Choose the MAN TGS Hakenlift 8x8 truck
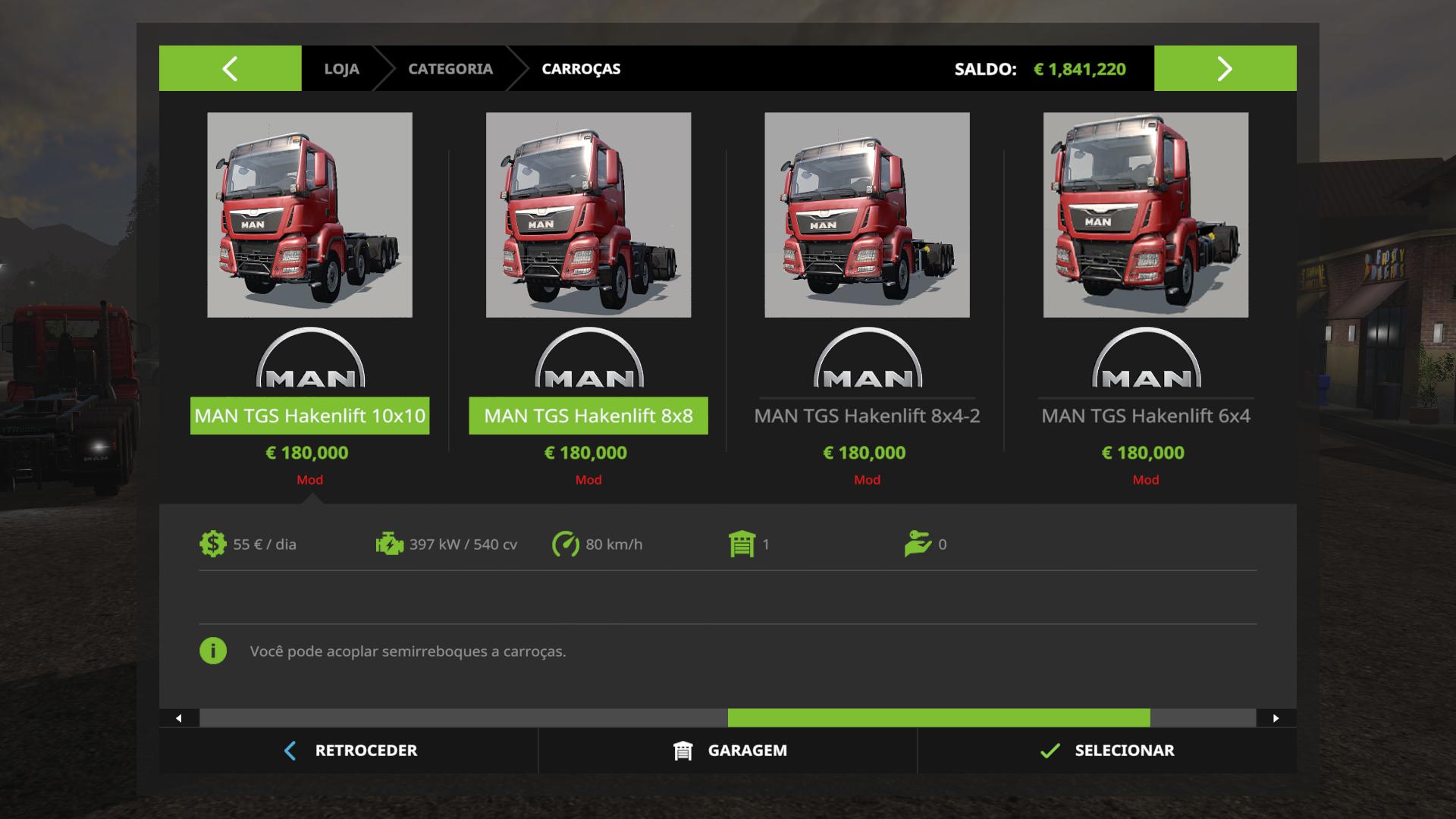Image resolution: width=1456 pixels, height=819 pixels. (588, 215)
